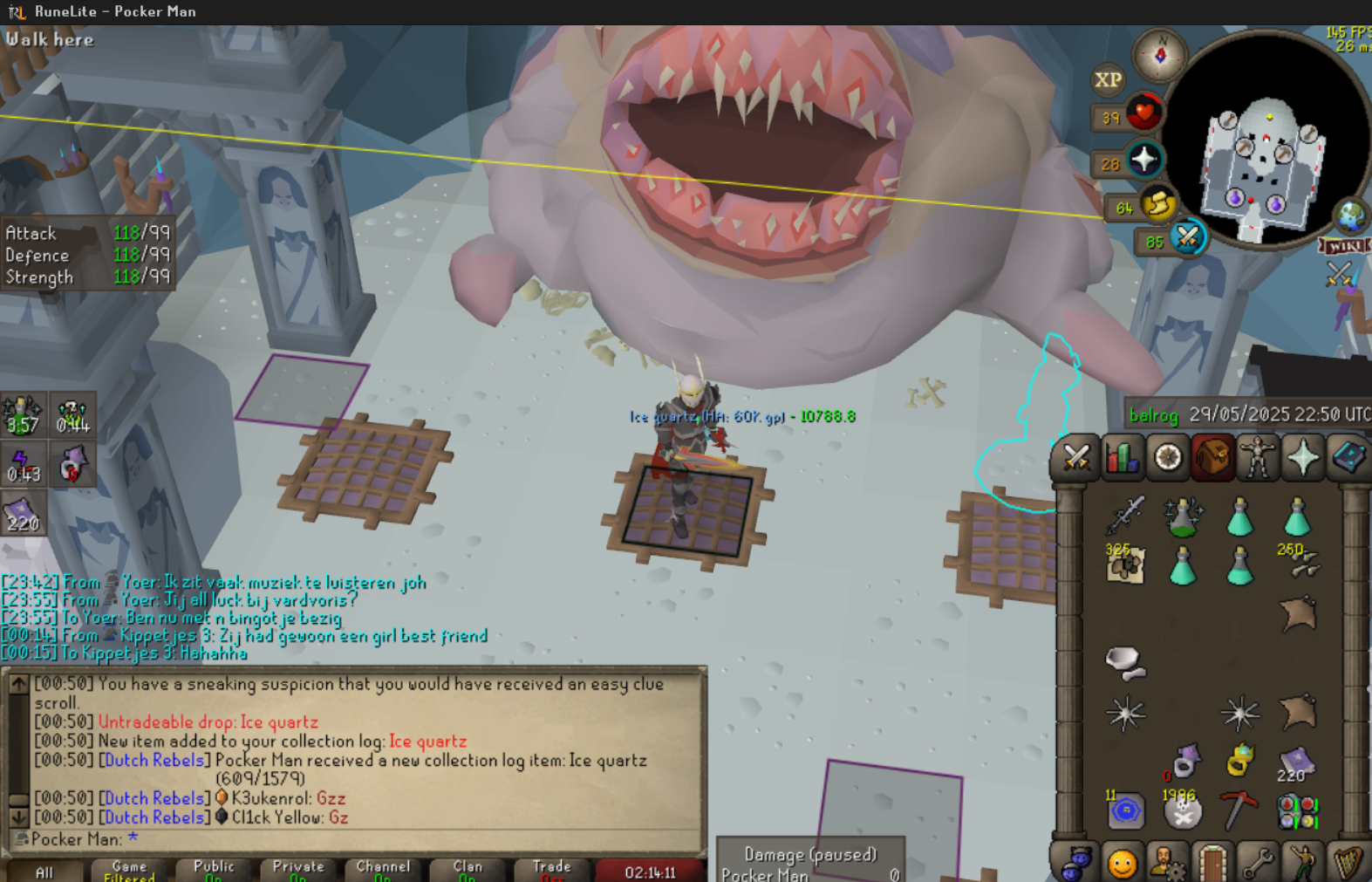Switch to the Skills tab
The width and height of the screenshot is (1372, 882).
click(x=1122, y=457)
